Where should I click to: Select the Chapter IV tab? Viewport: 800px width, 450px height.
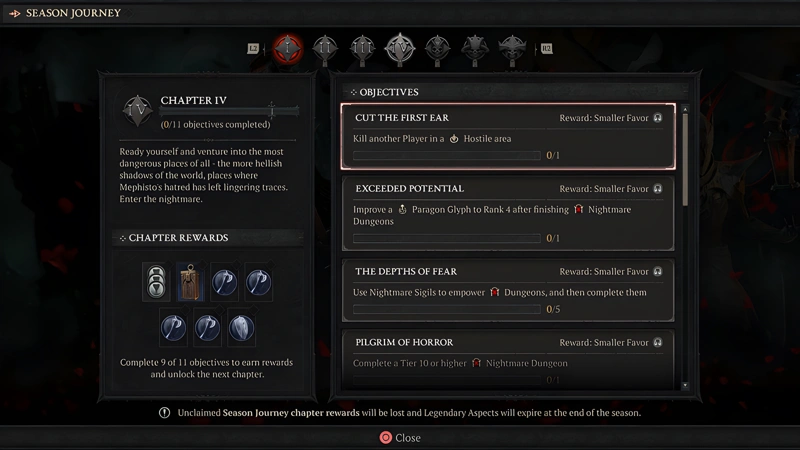pos(399,47)
